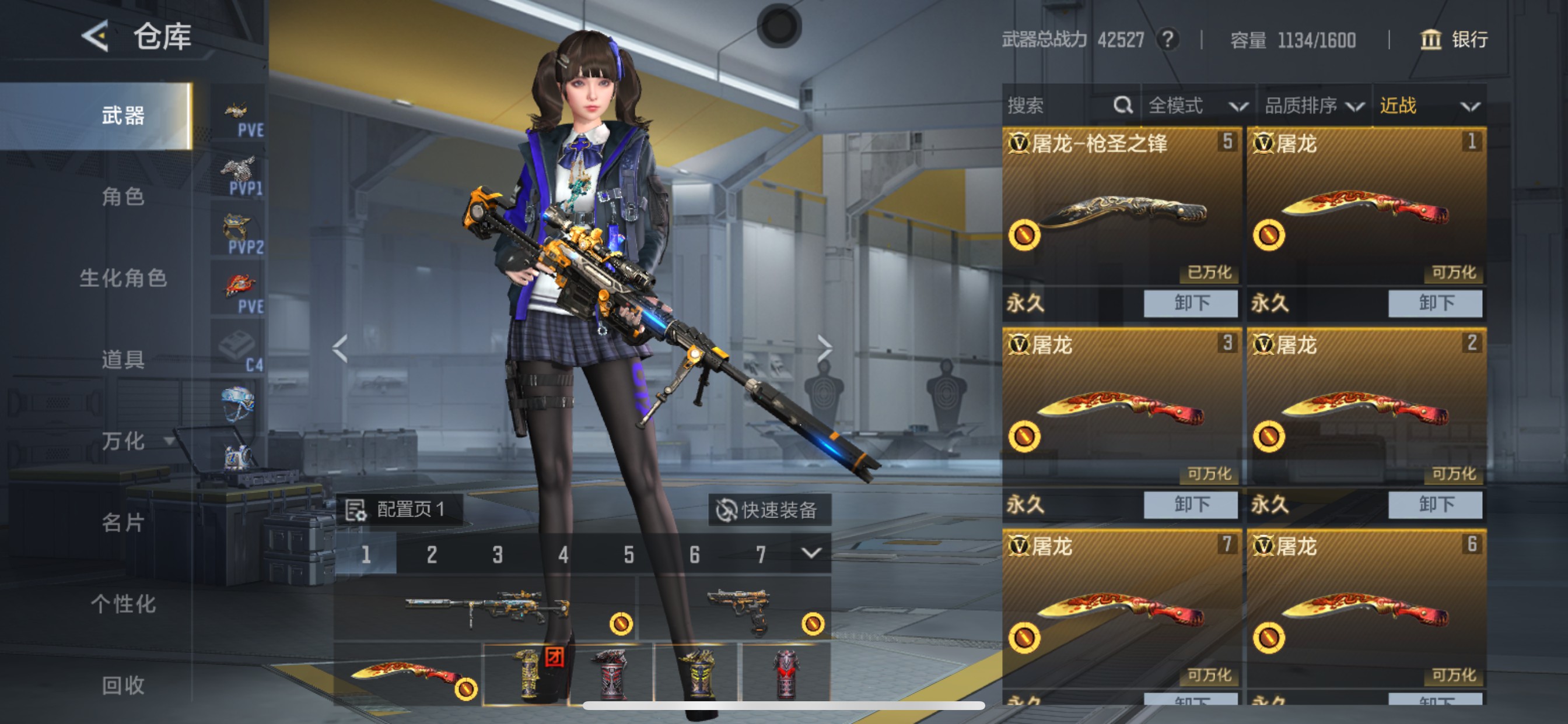This screenshot has width=1568, height=724.
Task: Click the 武器总战力 help question mark
Action: click(x=1168, y=40)
